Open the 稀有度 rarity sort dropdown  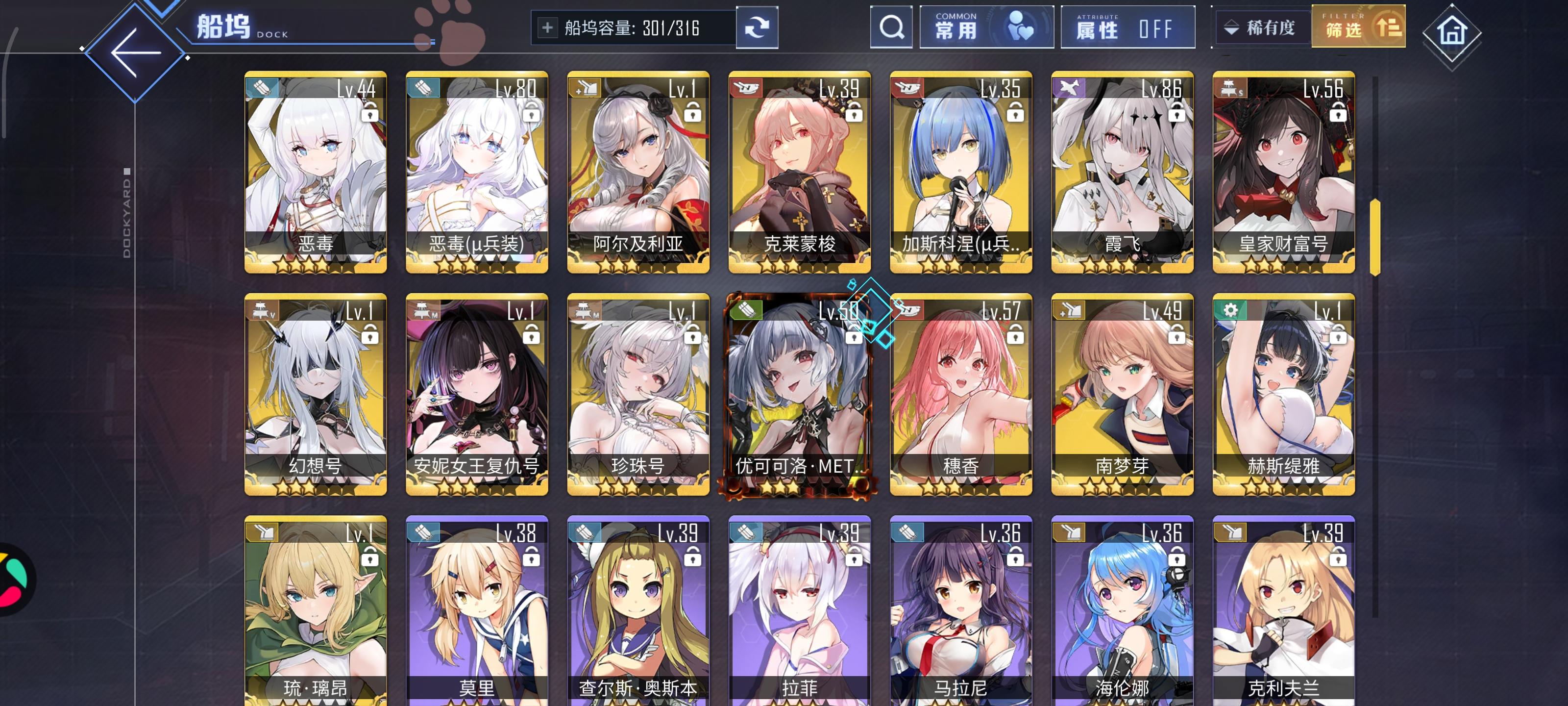tap(1261, 27)
